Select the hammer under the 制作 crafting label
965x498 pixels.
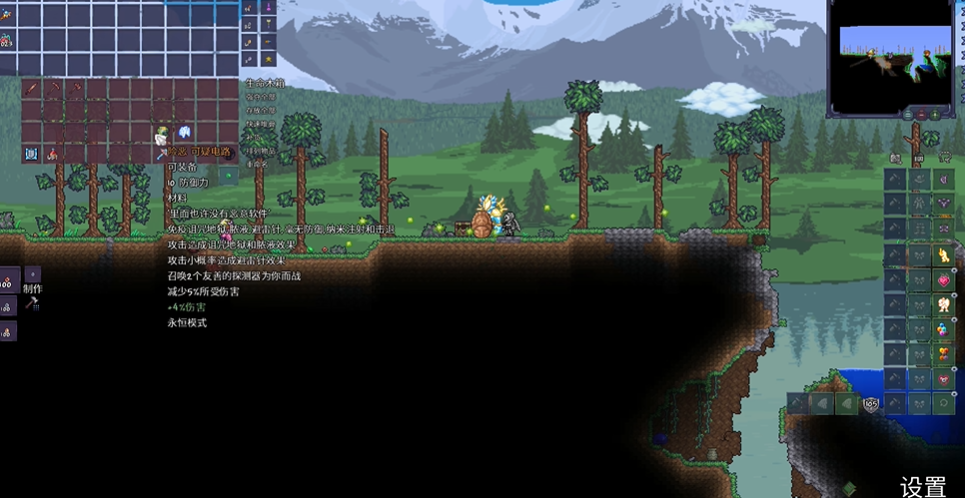(x=32, y=303)
